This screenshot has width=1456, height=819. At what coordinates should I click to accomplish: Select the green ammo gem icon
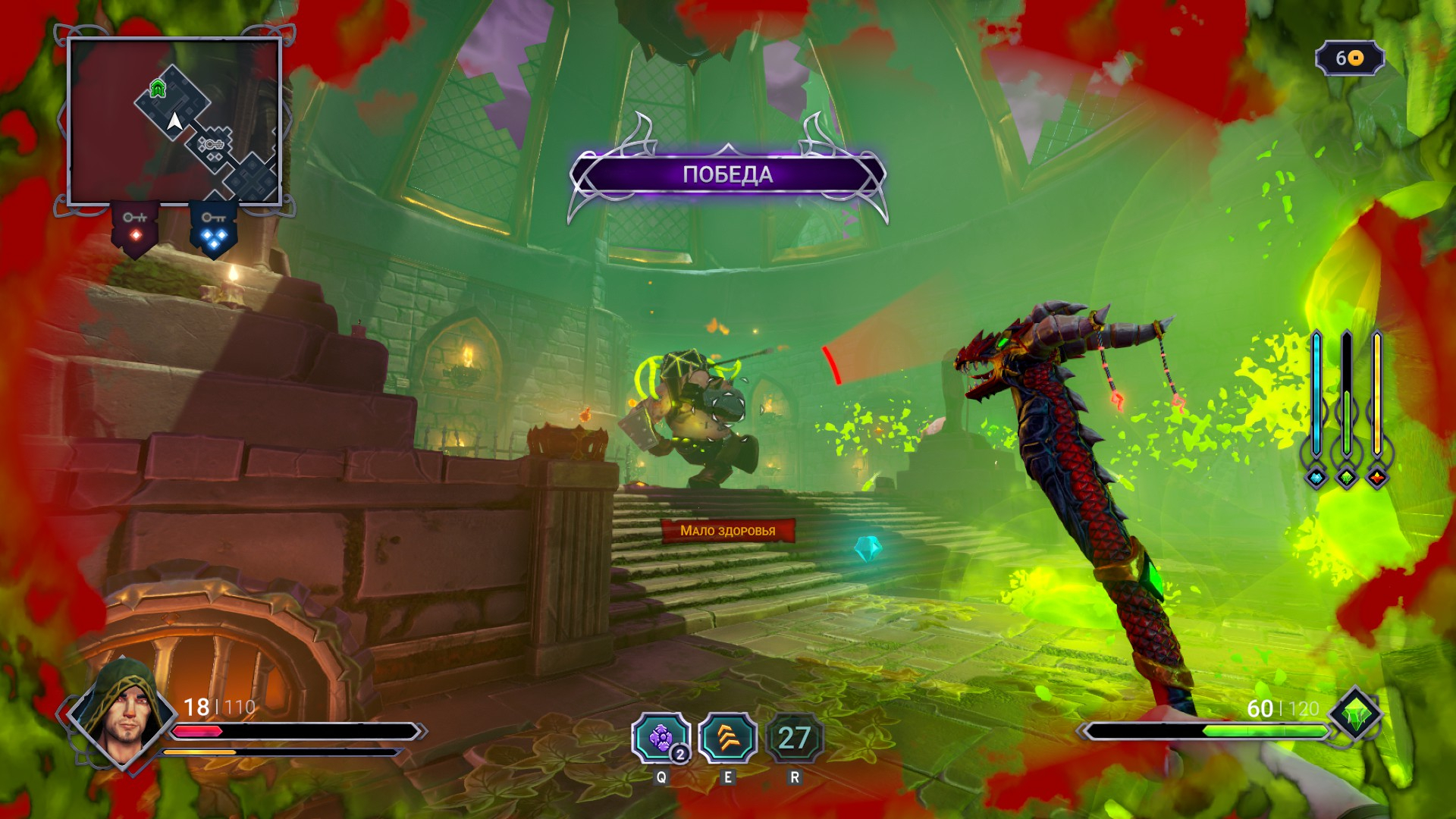click(1354, 714)
